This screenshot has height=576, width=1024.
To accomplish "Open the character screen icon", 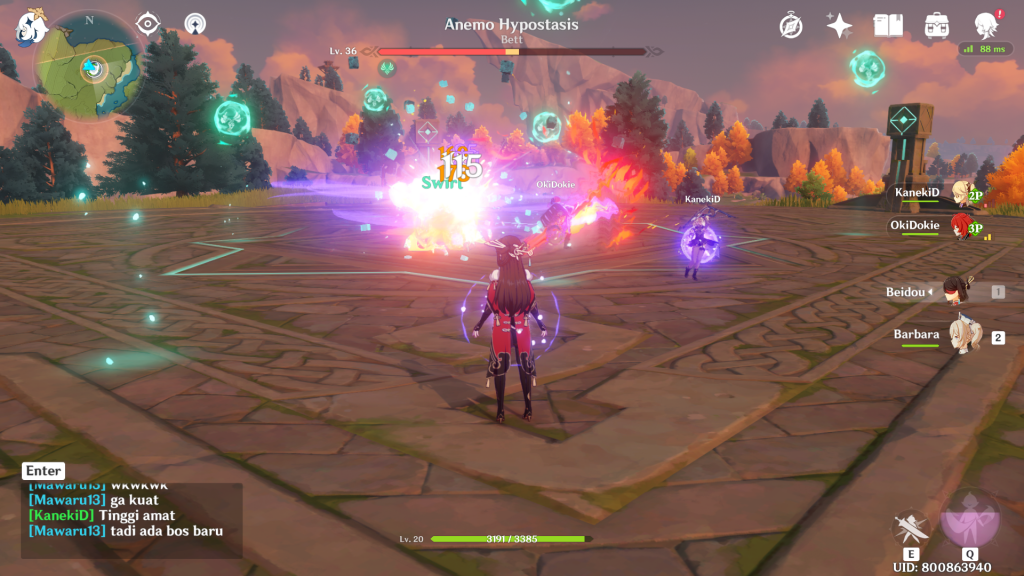I will 986,26.
